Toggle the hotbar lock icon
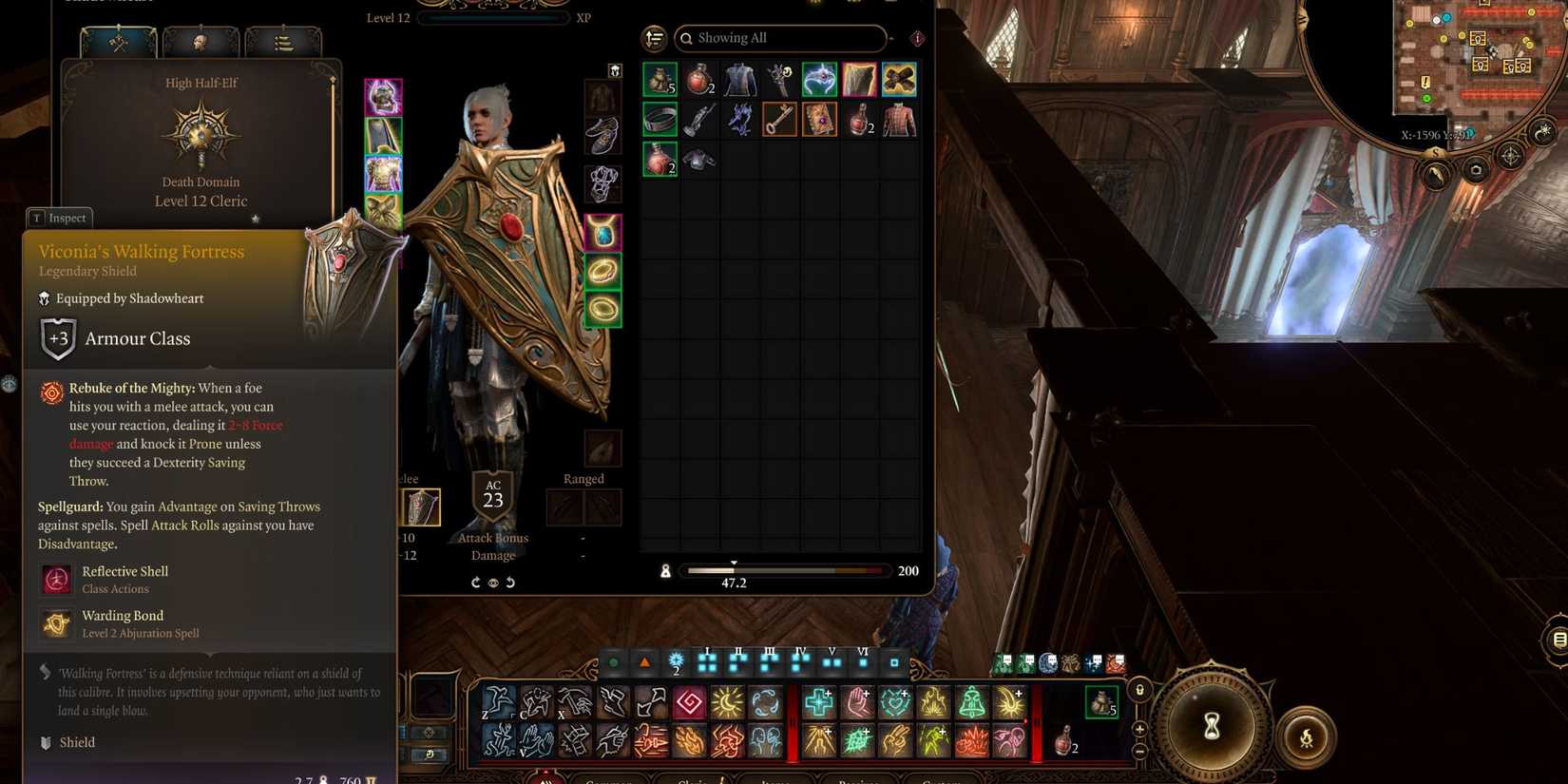Image resolution: width=1568 pixels, height=784 pixels. coord(1138,690)
